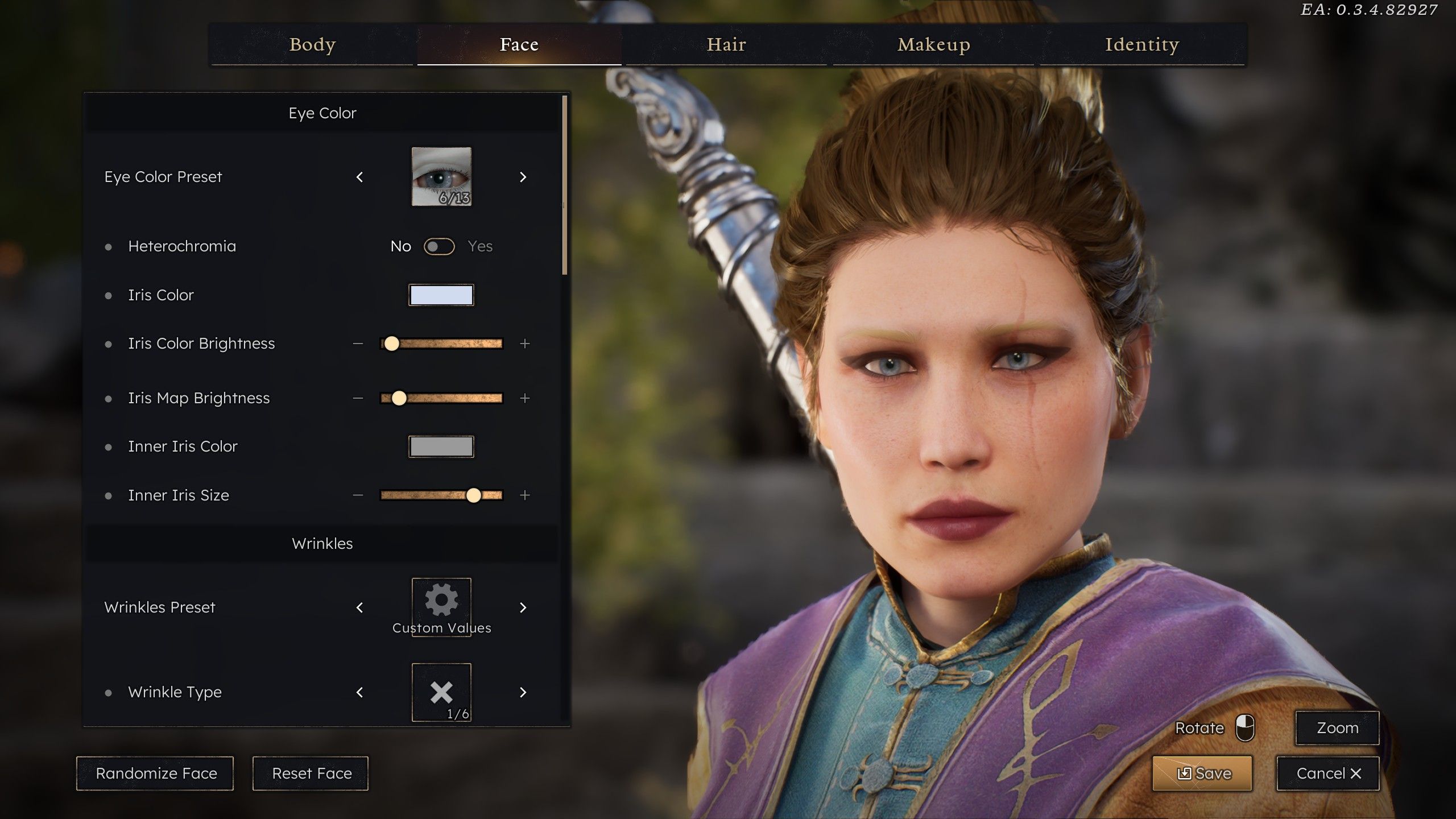The width and height of the screenshot is (1456, 819).
Task: Click the Randomize Face button
Action: coord(155,773)
